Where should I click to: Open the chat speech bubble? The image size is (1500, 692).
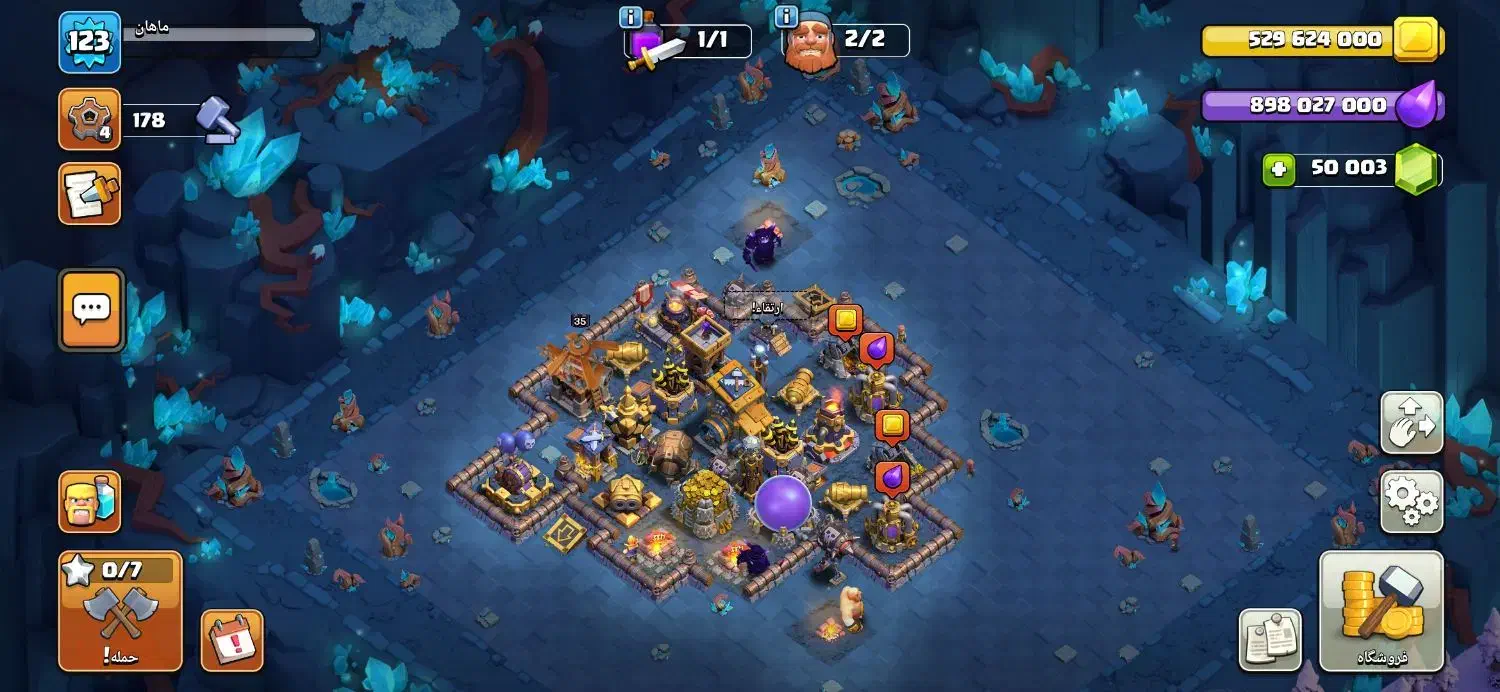click(x=92, y=310)
